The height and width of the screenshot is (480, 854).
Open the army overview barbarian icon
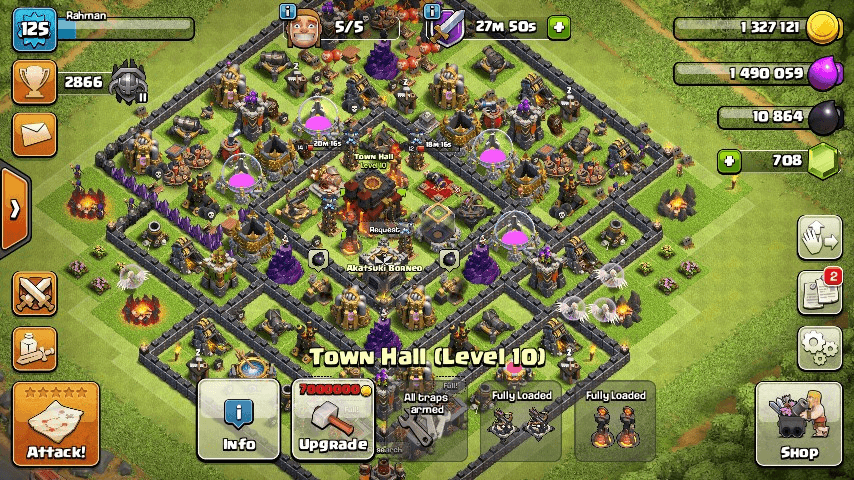(x=33, y=347)
